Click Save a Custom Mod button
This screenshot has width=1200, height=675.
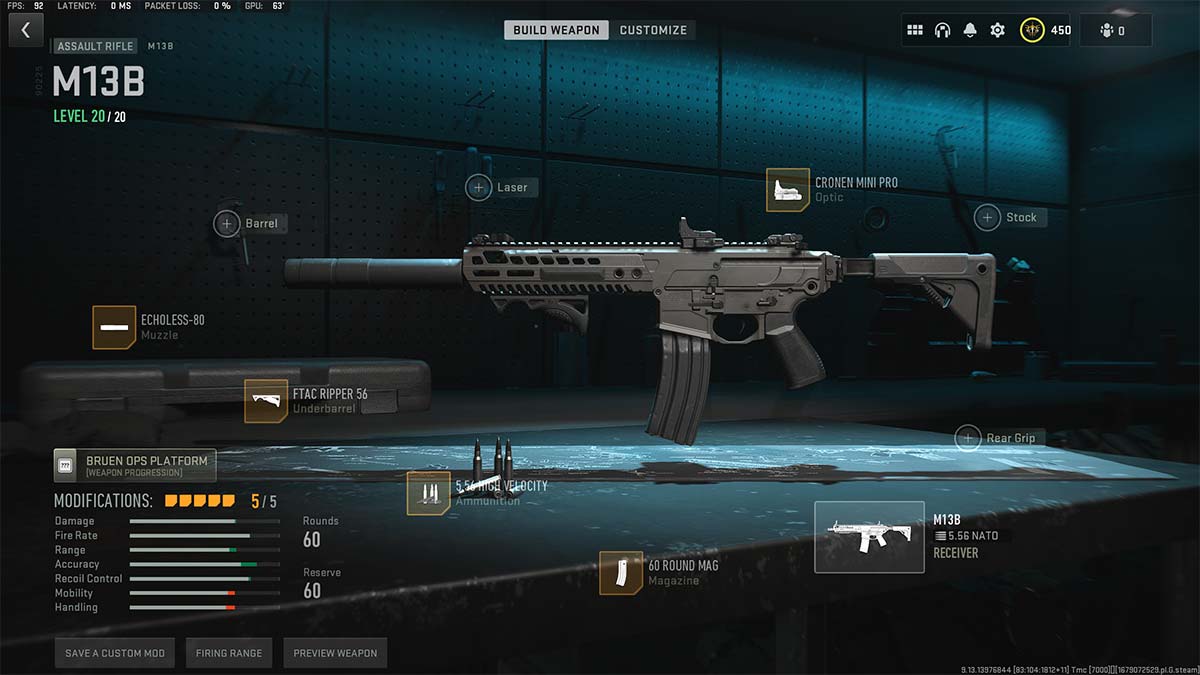coord(115,653)
